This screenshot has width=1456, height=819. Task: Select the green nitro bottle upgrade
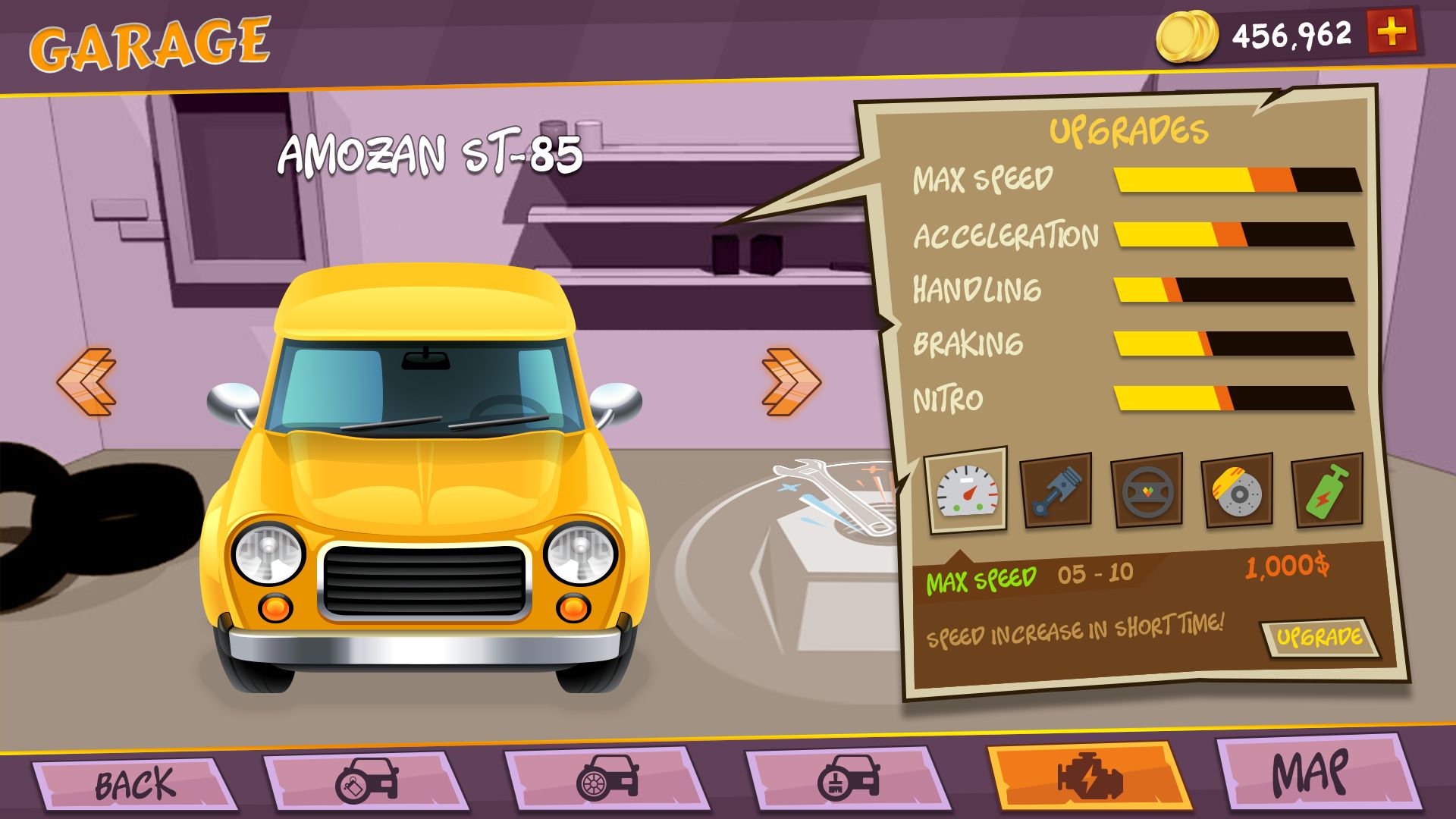point(1326,490)
